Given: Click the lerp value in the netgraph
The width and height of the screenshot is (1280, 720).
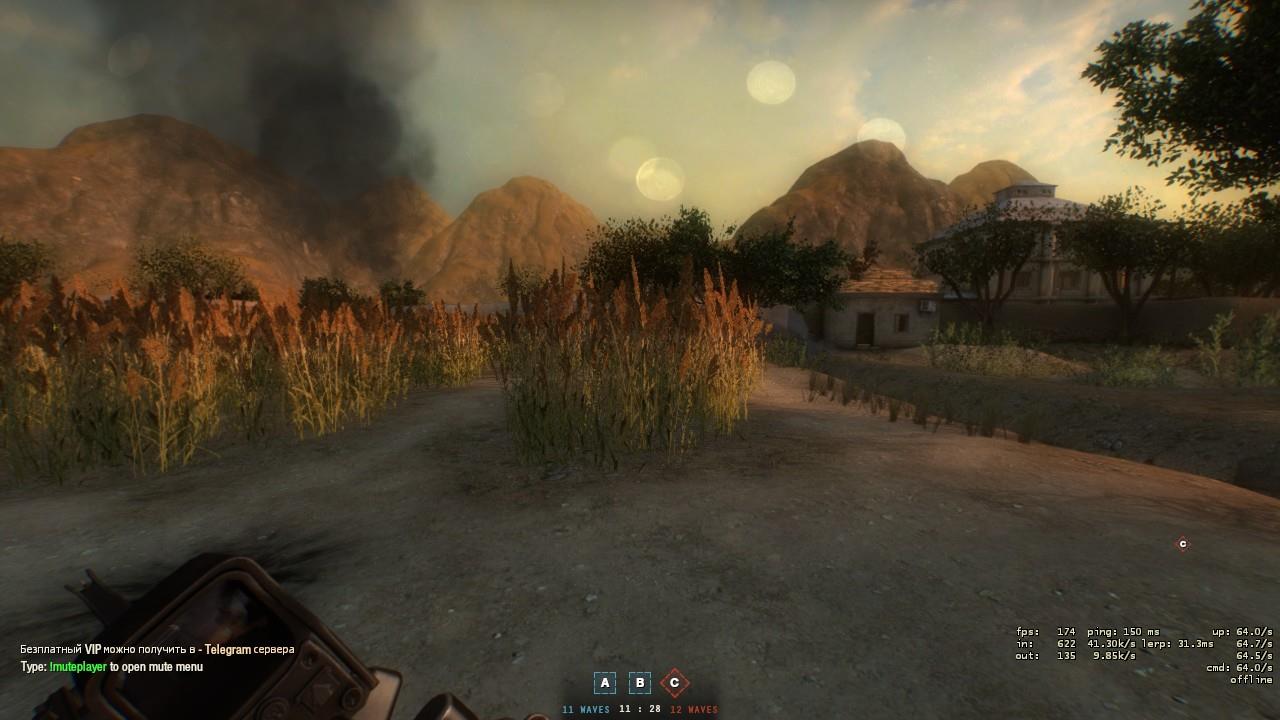Looking at the screenshot, I should click(x=1180, y=644).
